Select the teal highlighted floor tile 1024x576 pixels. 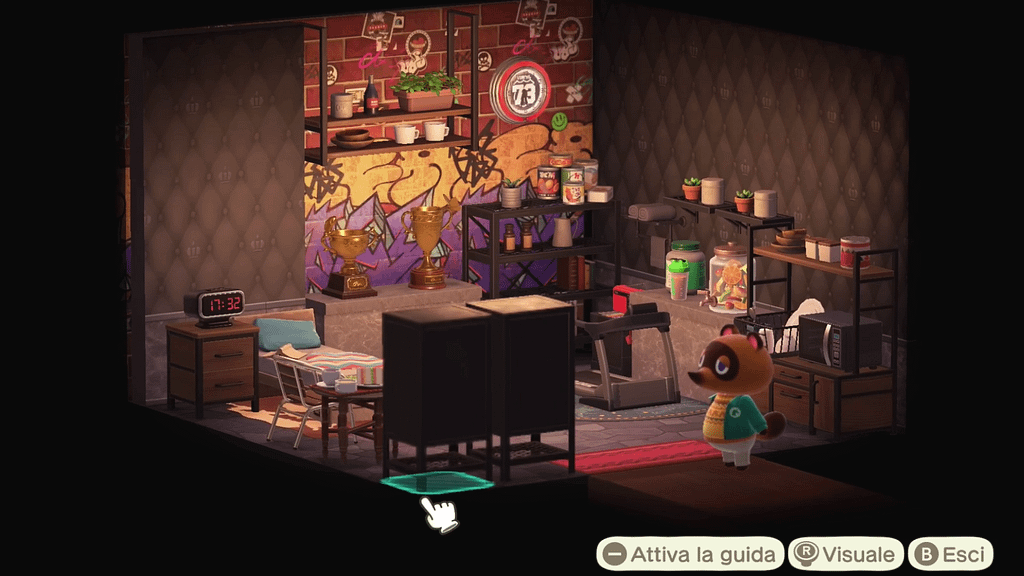(x=437, y=482)
